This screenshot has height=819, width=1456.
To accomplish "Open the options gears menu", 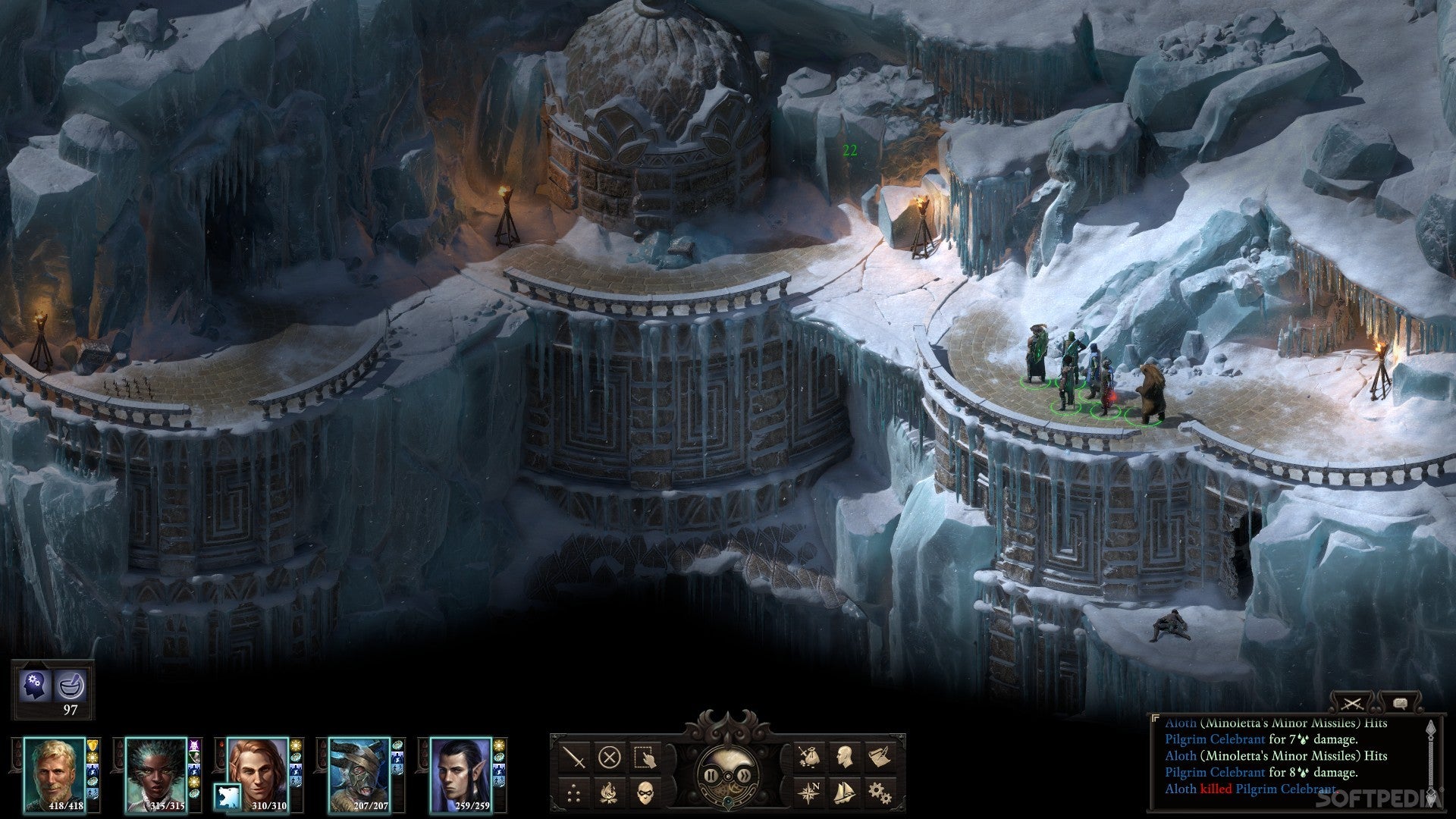I will pyautogui.click(x=880, y=793).
